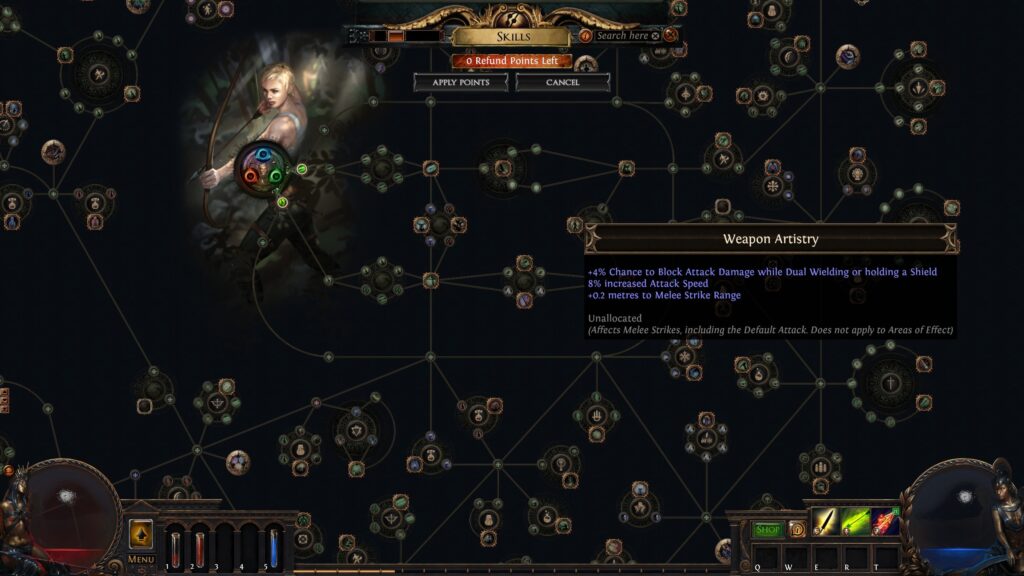Activate the green arrow skill icon
The height and width of the screenshot is (576, 1024).
(856, 522)
